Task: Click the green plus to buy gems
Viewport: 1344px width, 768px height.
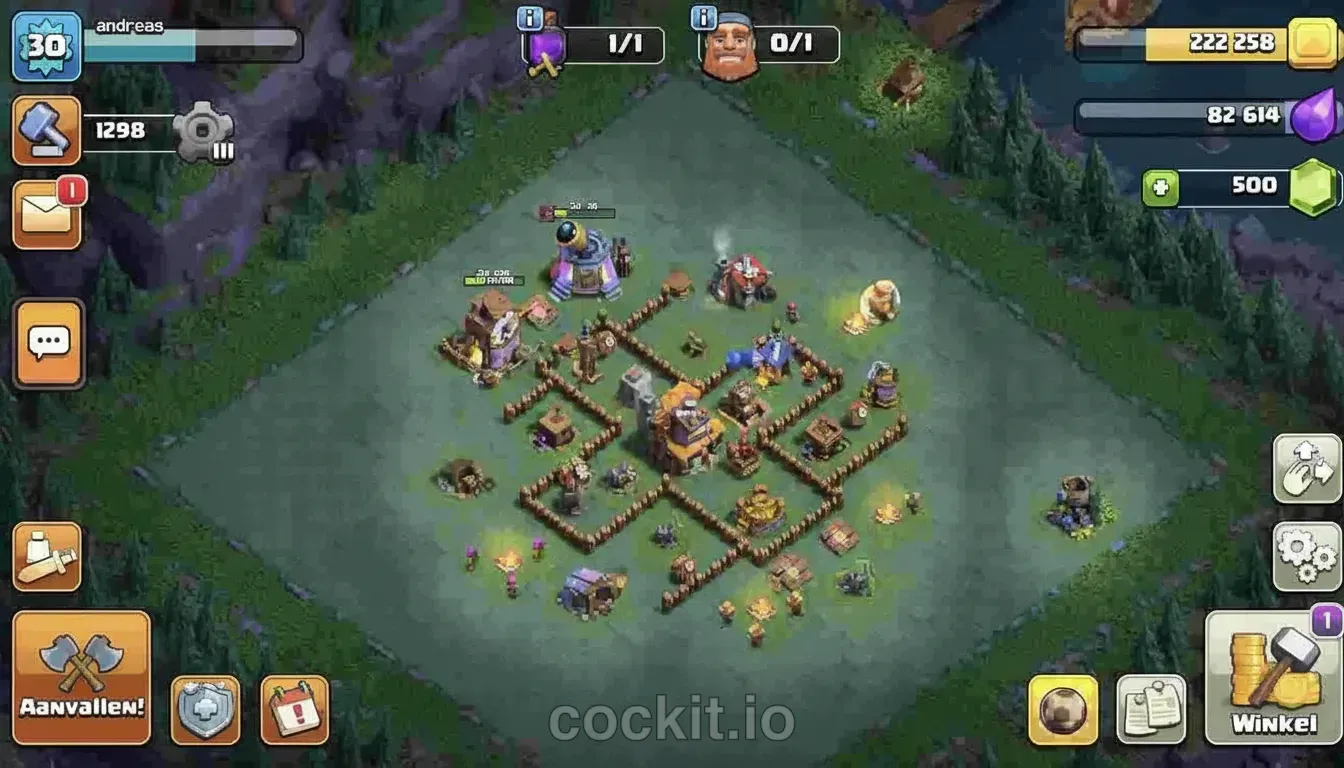Action: tap(1162, 185)
